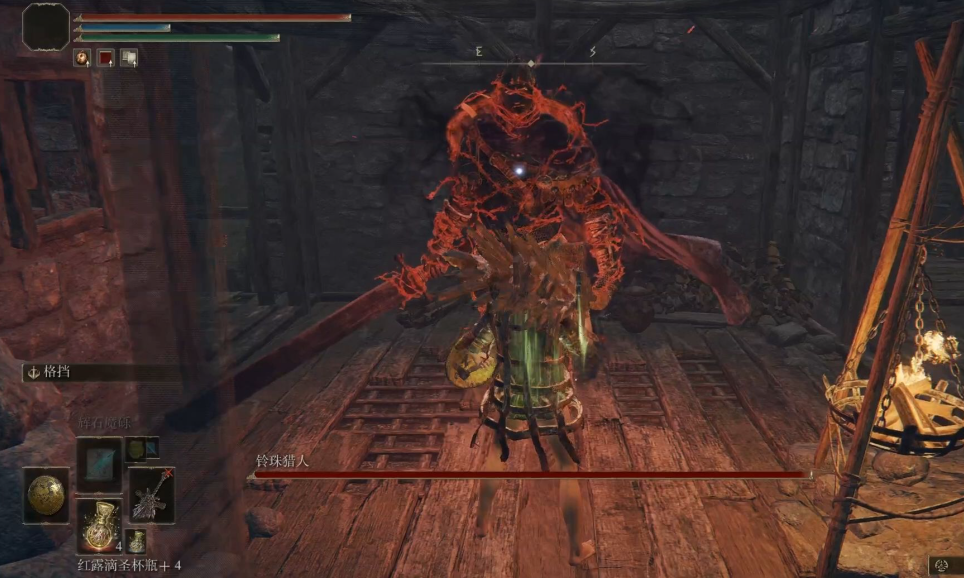The height and width of the screenshot is (578, 964).
Task: Select the golden round shield slot
Action: (x=46, y=495)
